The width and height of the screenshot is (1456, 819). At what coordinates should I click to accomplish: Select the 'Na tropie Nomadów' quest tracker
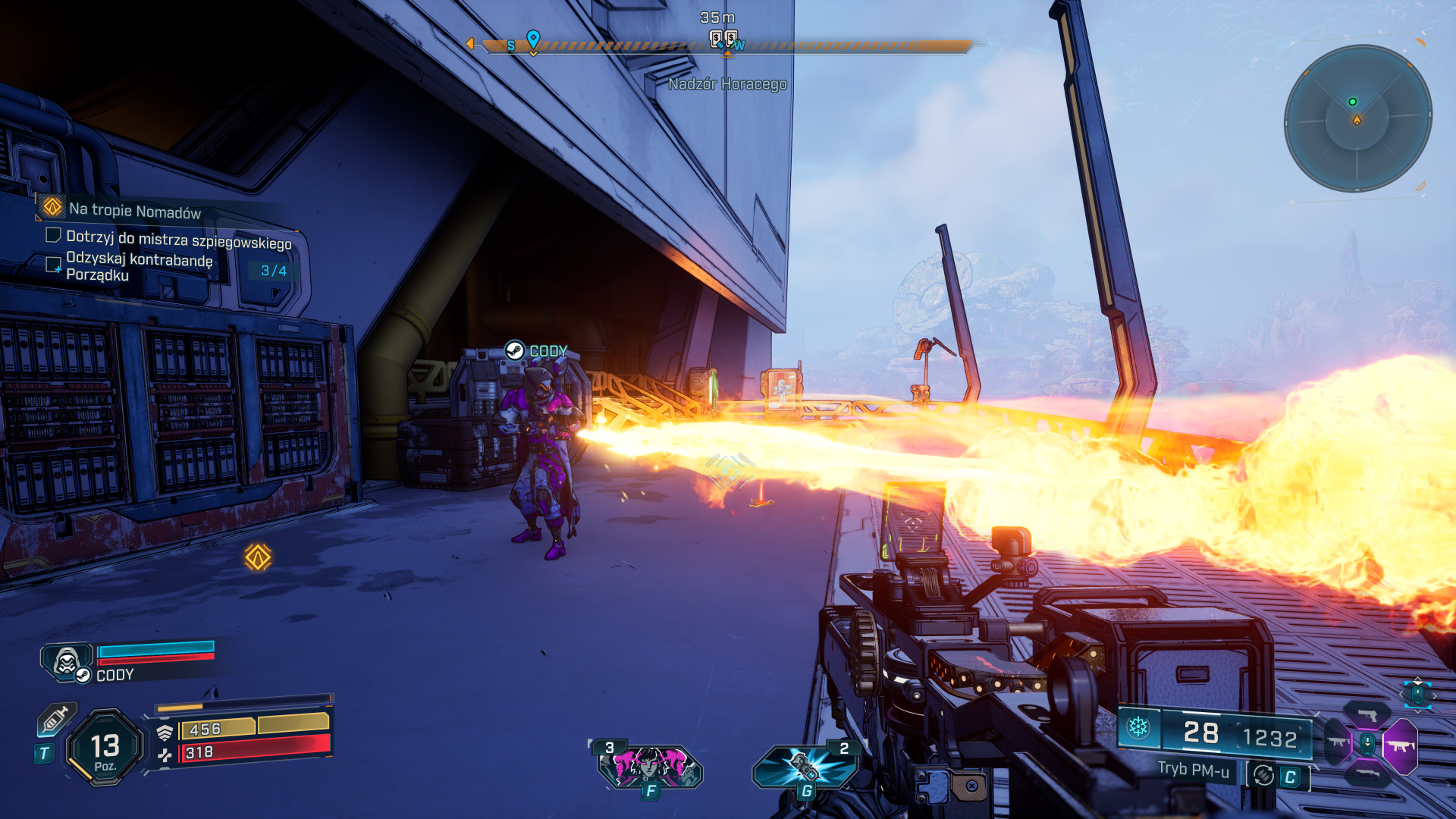tap(134, 210)
